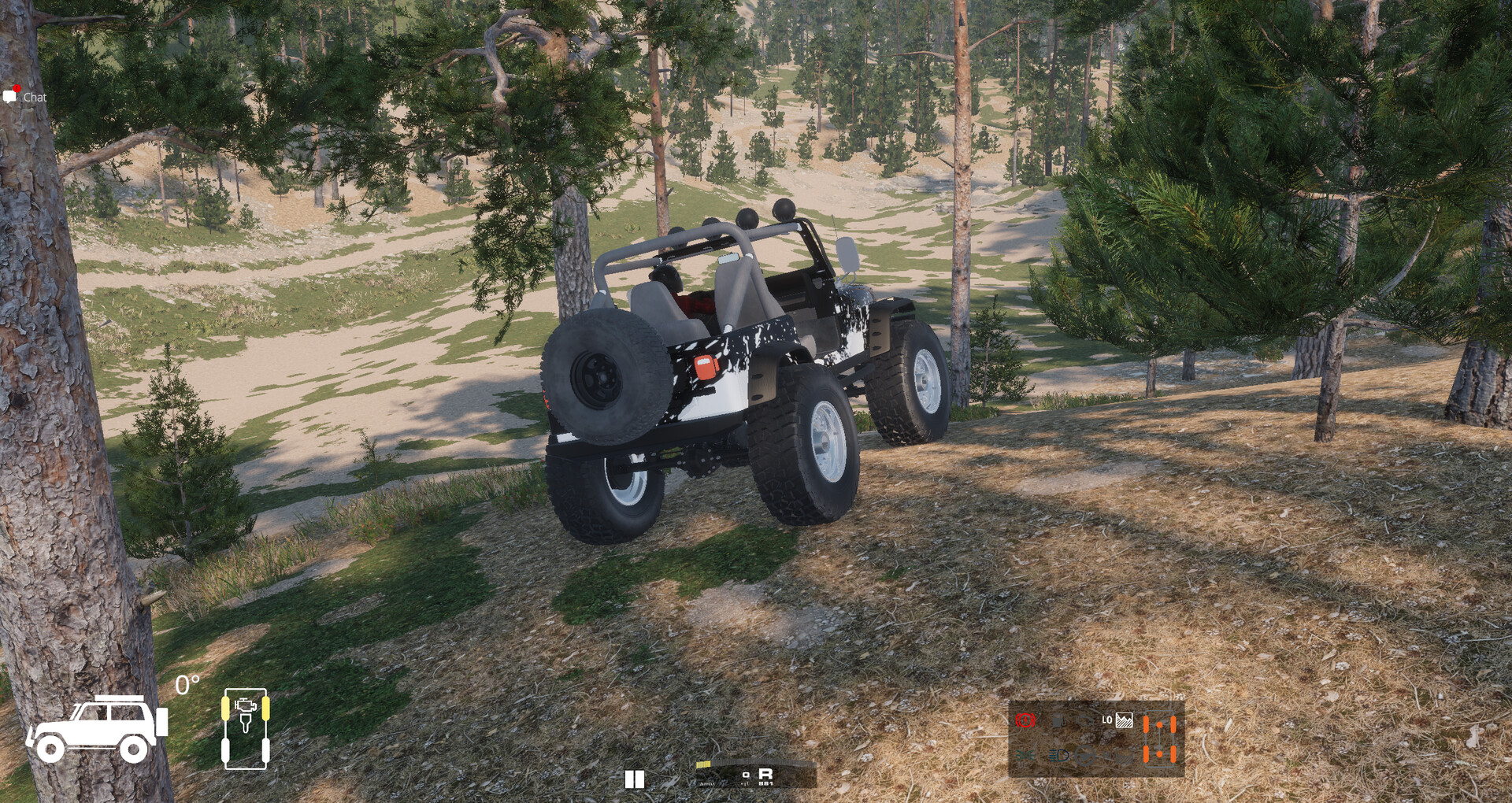
Task: Click the drivetrain diagram with engine symbol
Action: point(246,727)
